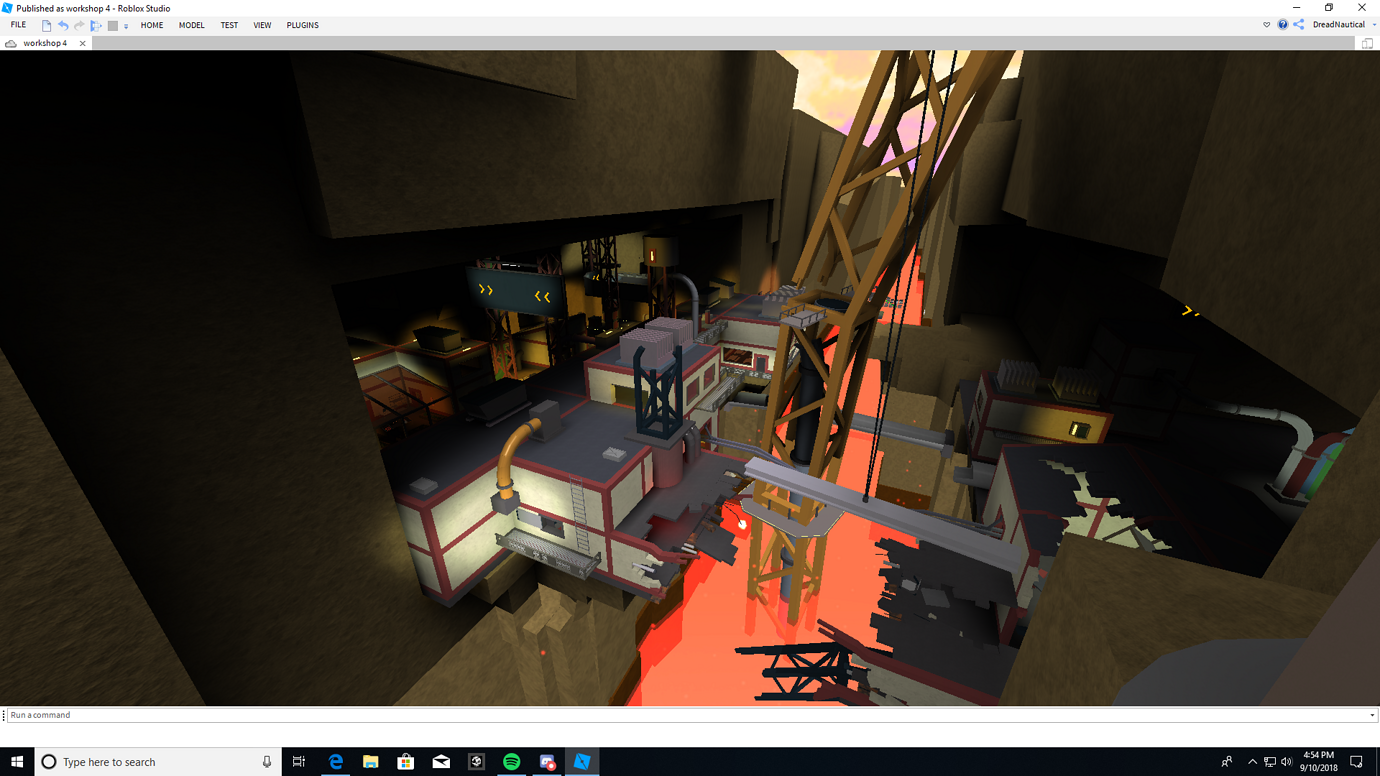Click the cloud icon on the workshop 4 tab
Screen dimensions: 1380x776
pyautogui.click(x=10, y=43)
